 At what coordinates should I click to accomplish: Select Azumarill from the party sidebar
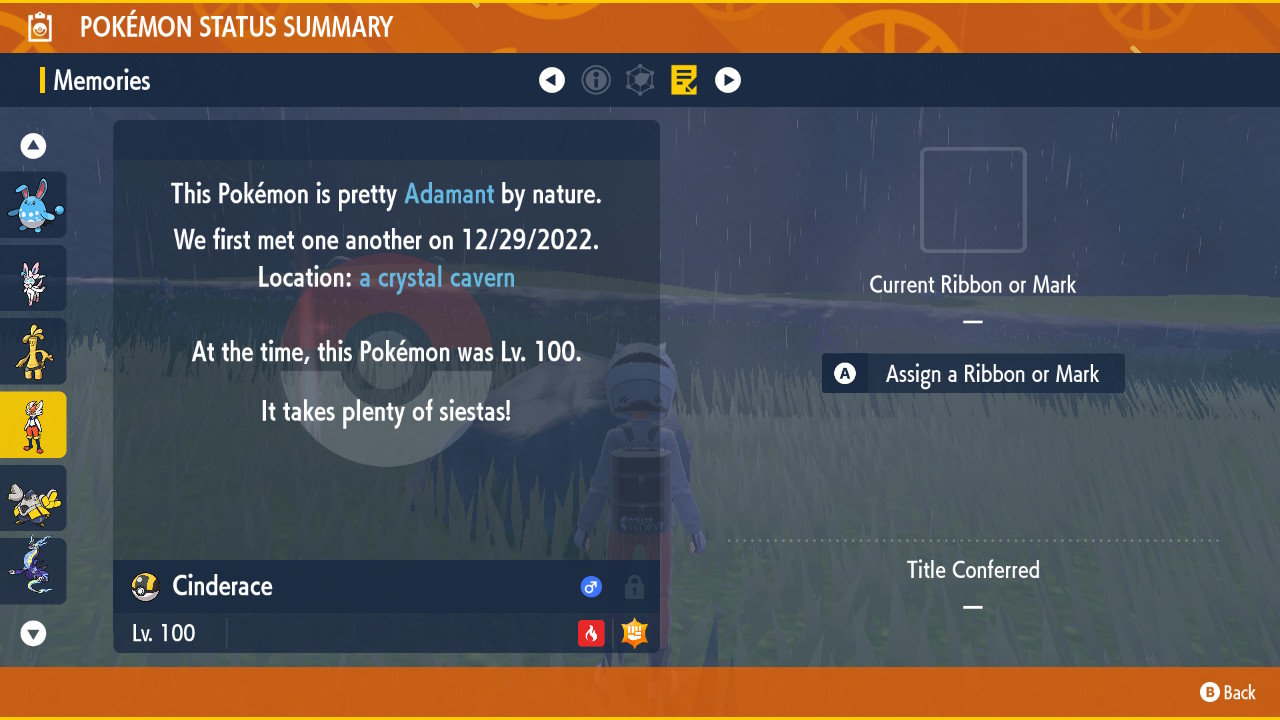coord(33,205)
